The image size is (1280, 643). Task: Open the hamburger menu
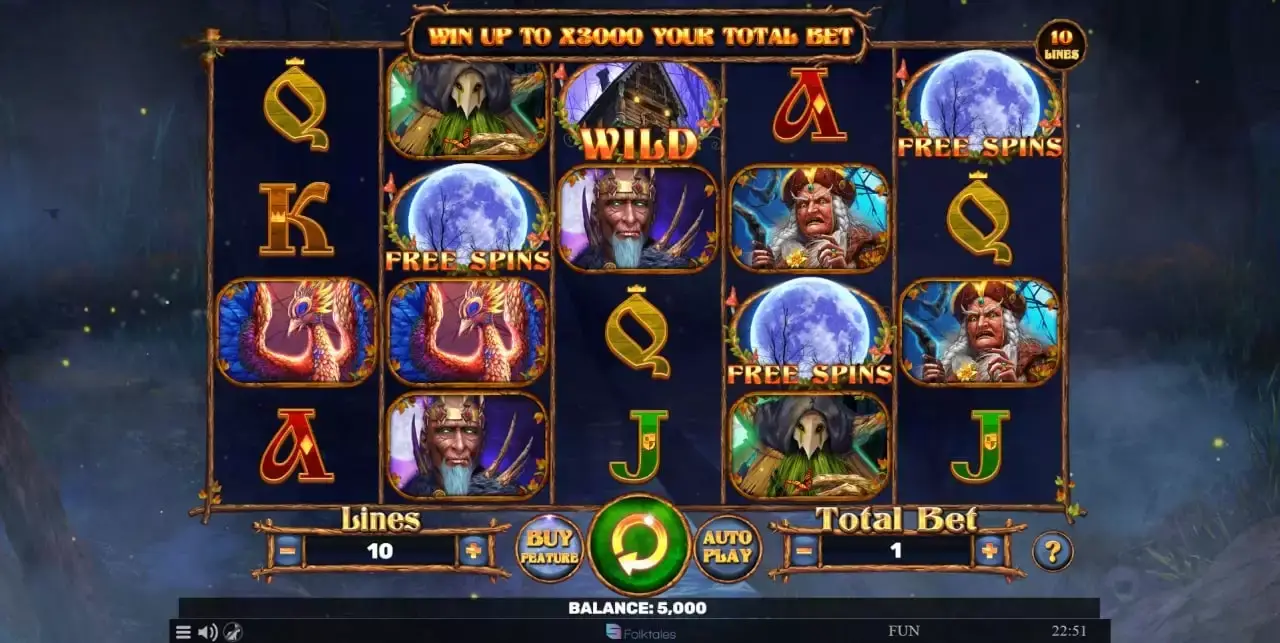[183, 632]
